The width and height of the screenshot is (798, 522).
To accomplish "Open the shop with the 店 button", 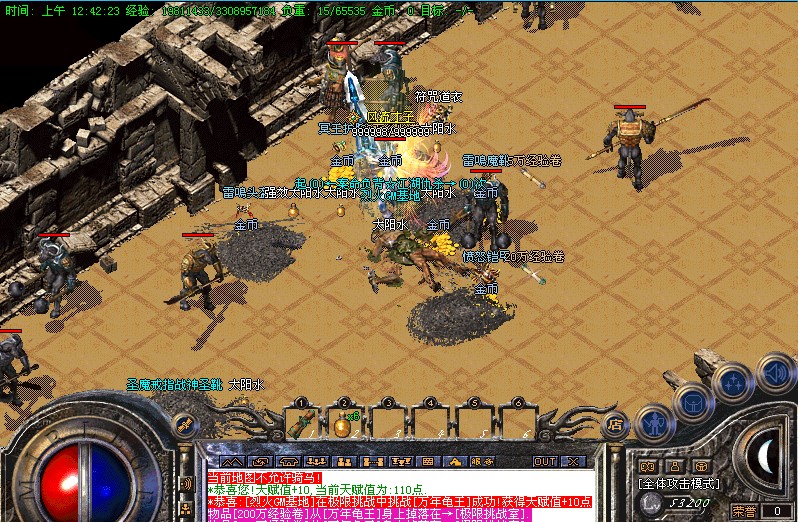I will 616,424.
